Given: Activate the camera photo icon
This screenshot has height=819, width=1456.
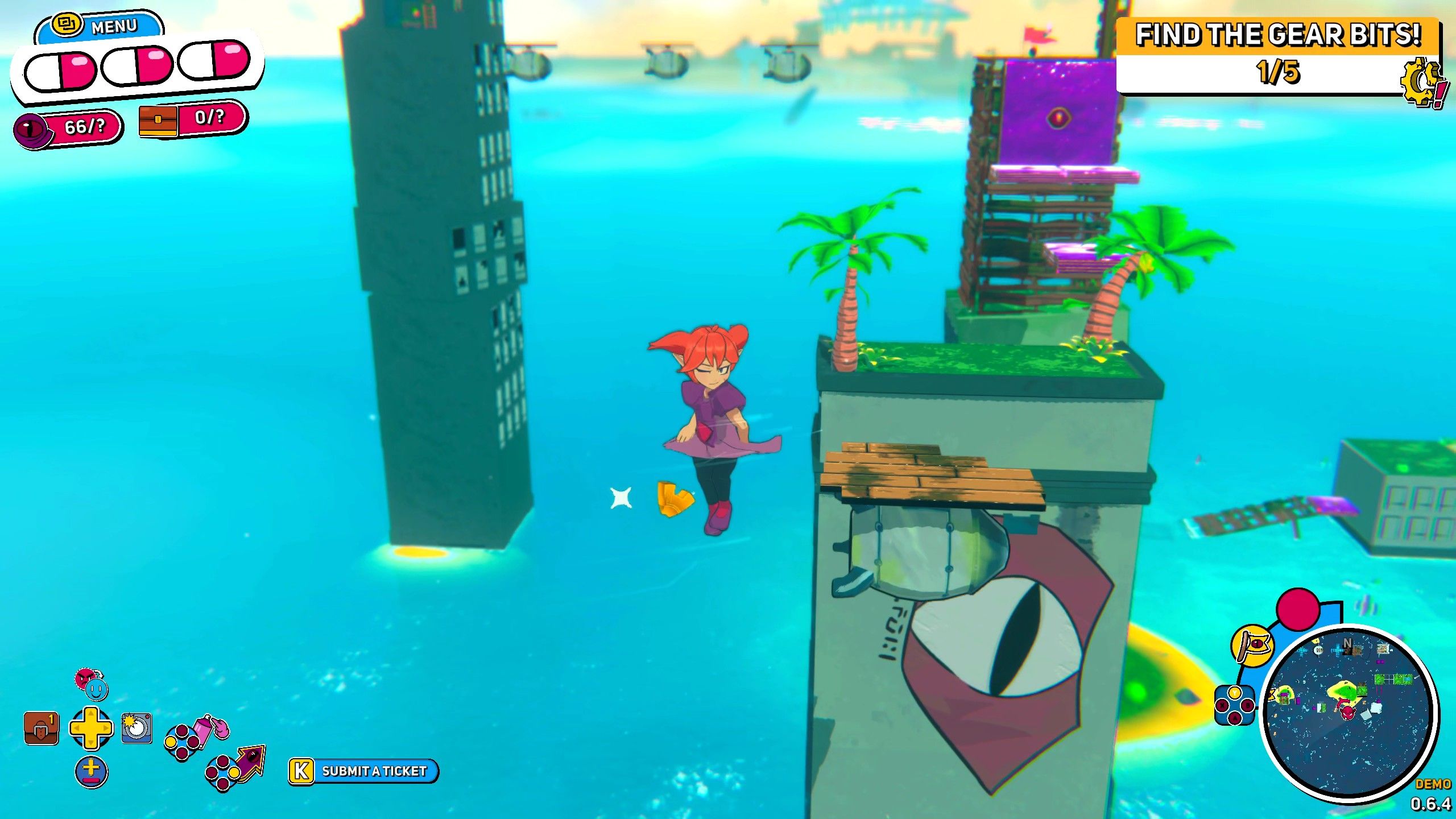Looking at the screenshot, I should (x=136, y=727).
